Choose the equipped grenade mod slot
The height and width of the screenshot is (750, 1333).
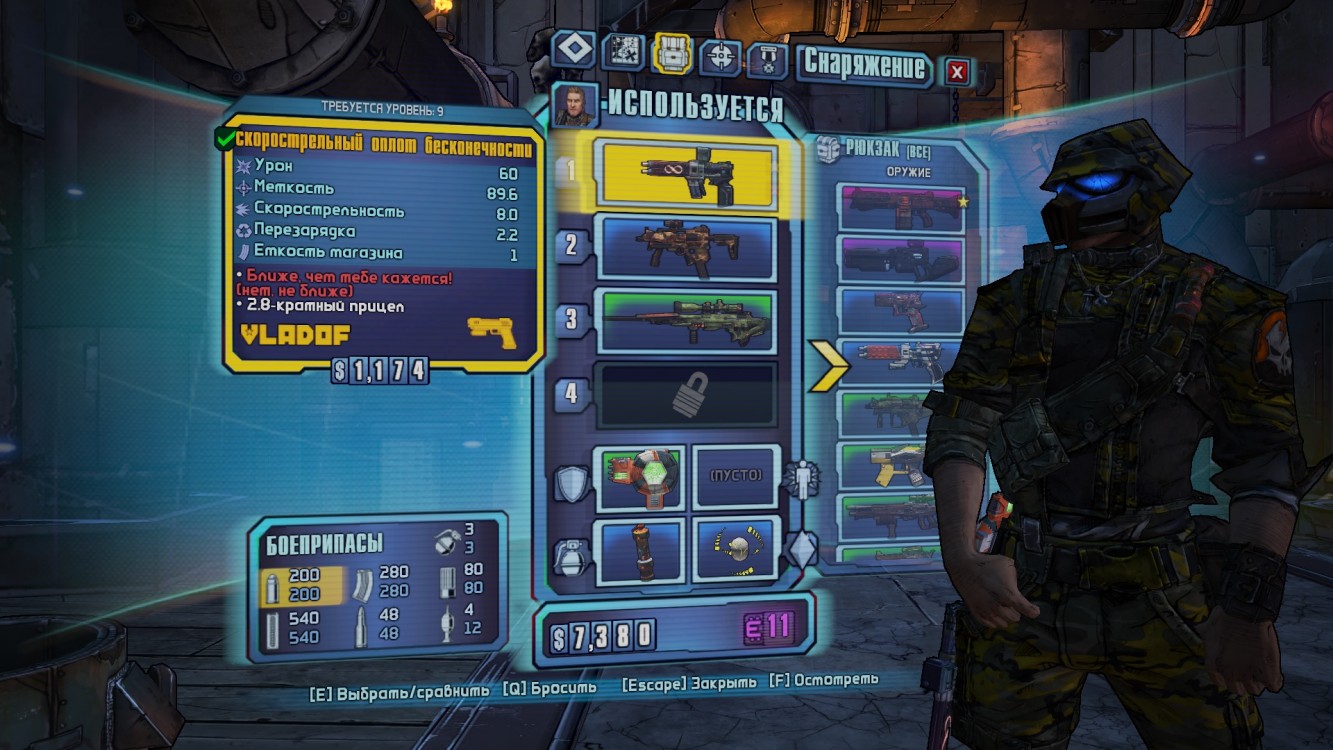640,549
